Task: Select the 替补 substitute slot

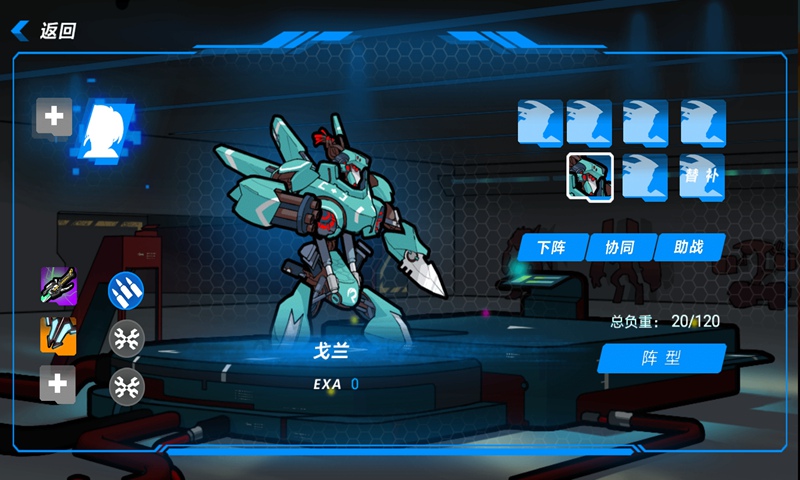Action: [x=702, y=176]
